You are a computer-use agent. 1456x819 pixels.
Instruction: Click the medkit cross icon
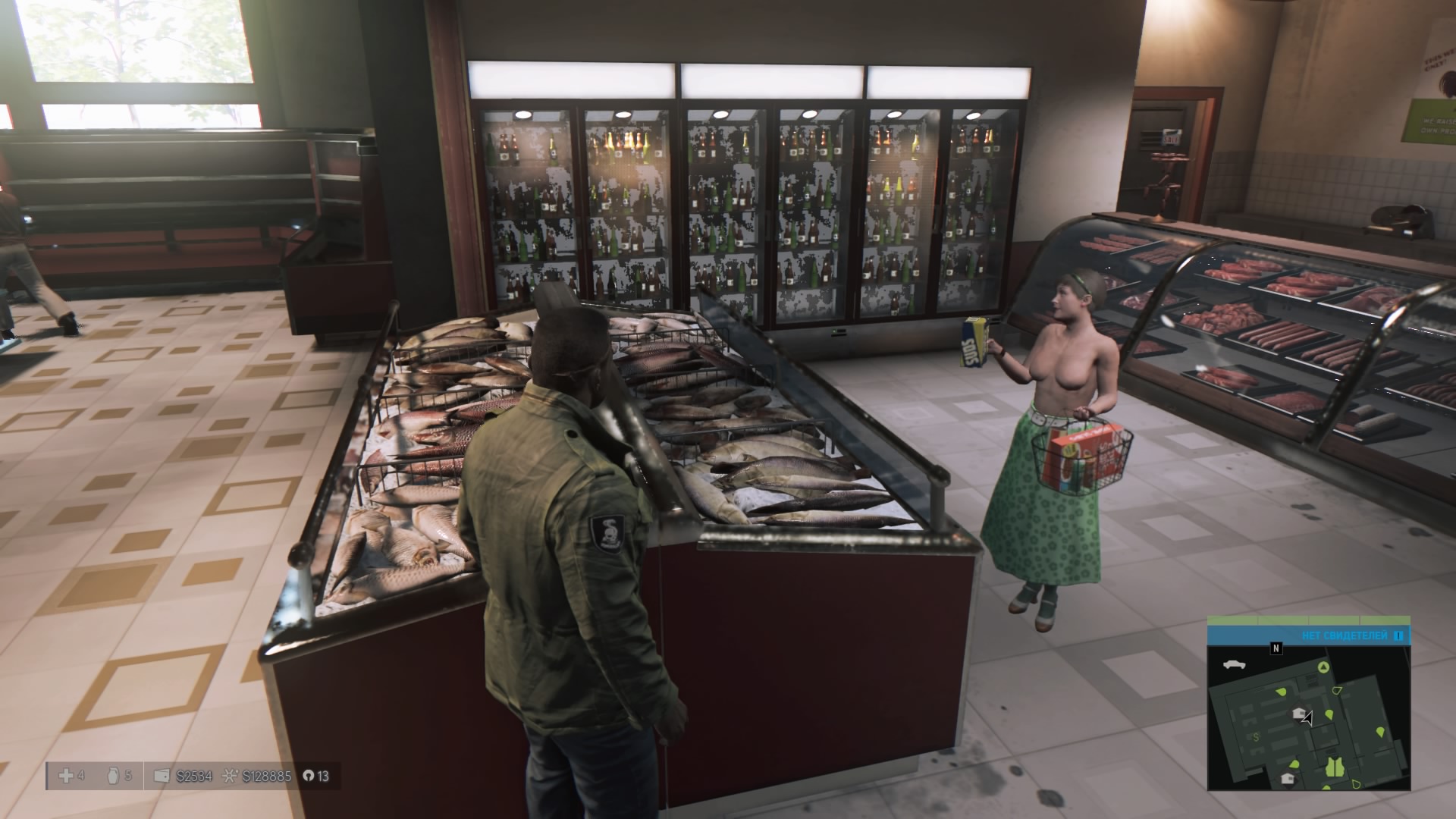coord(66,776)
